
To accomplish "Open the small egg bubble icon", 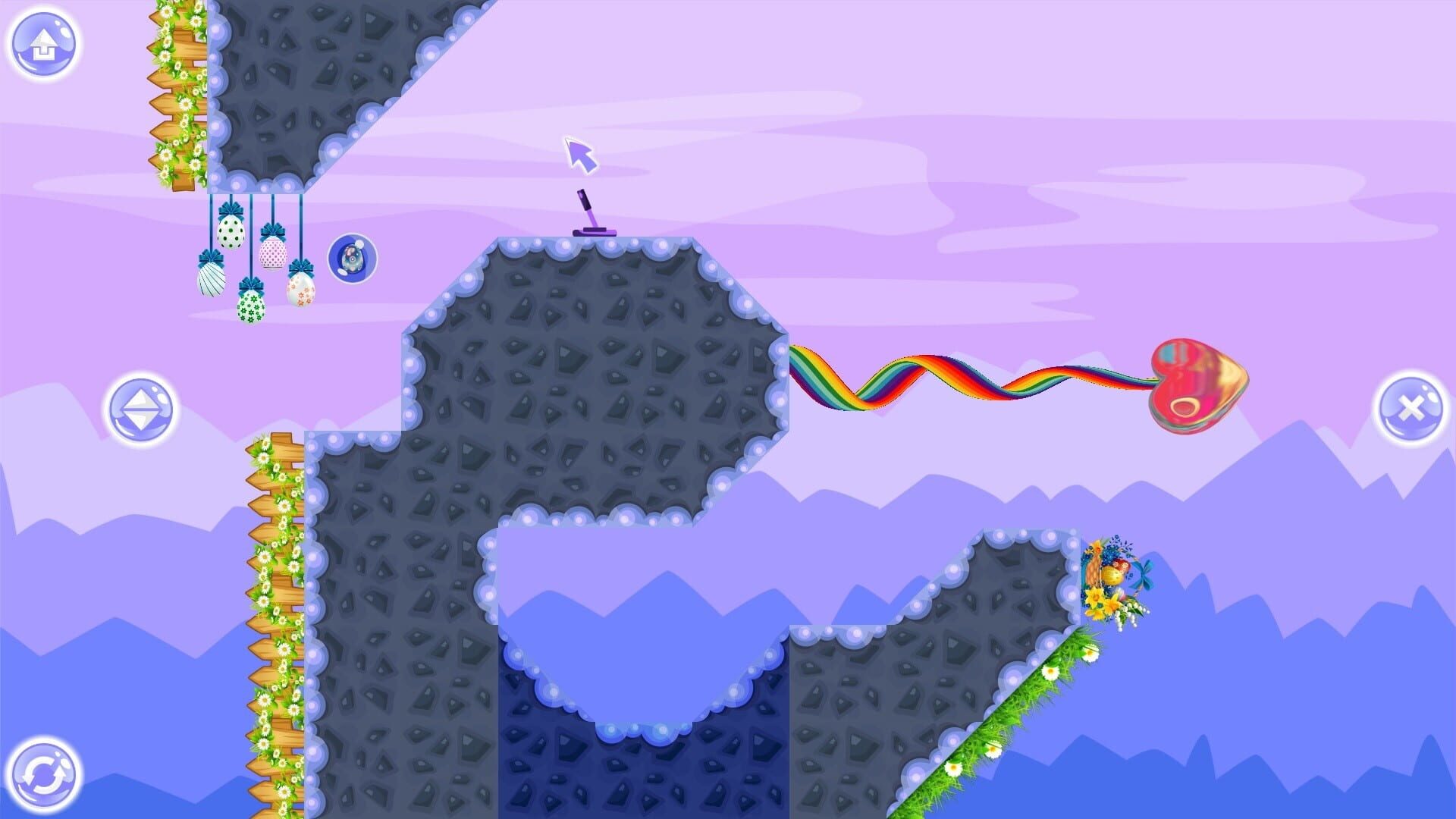I will coord(352,258).
